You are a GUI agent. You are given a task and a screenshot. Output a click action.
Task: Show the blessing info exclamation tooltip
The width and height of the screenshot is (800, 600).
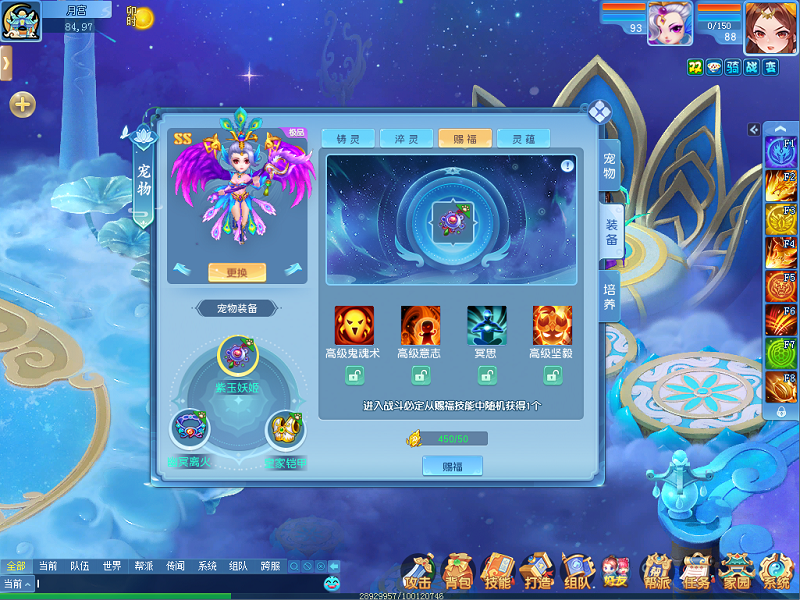tap(567, 166)
